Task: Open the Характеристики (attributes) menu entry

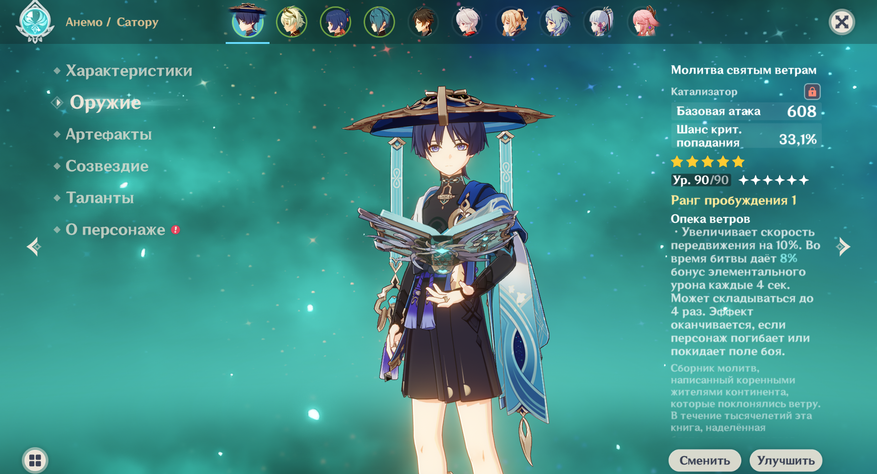Action: pyautogui.click(x=128, y=71)
